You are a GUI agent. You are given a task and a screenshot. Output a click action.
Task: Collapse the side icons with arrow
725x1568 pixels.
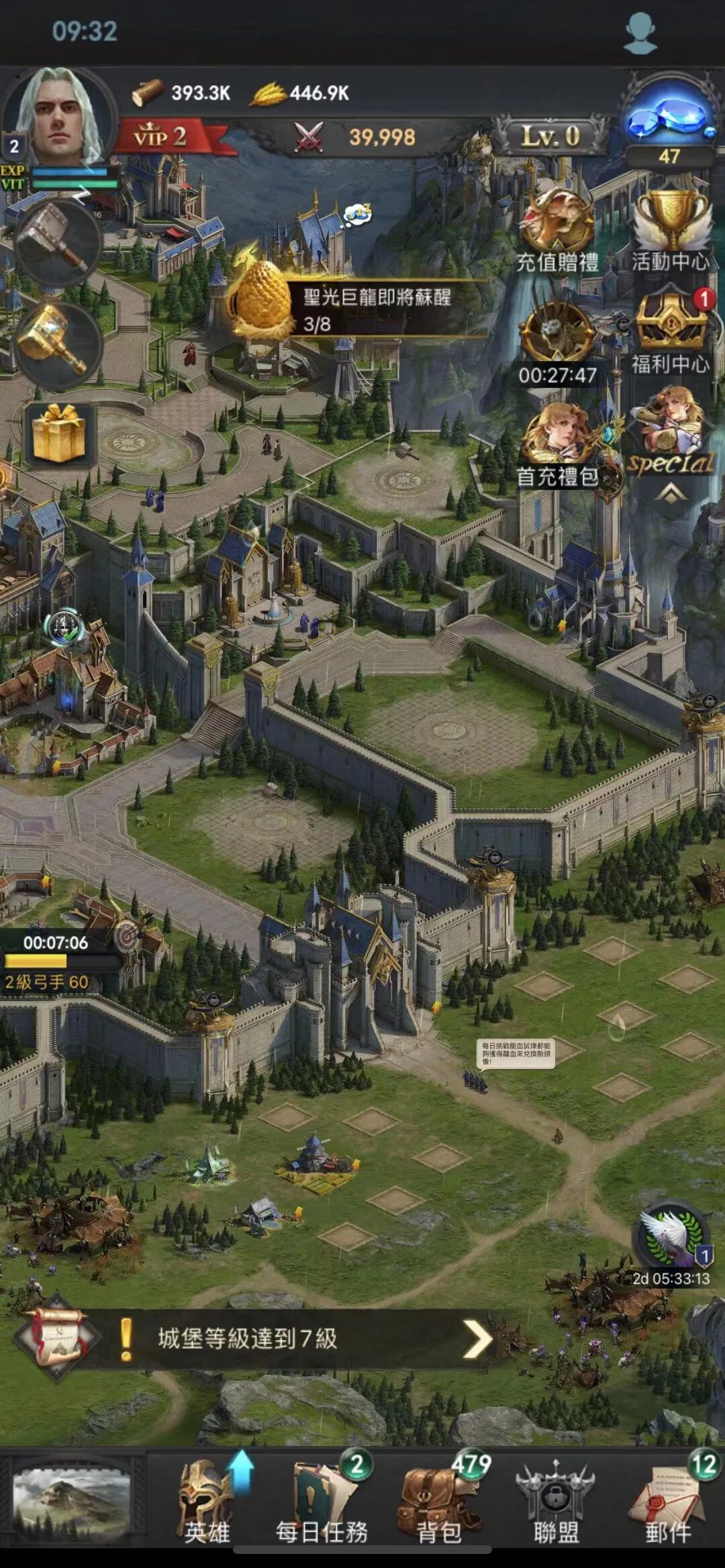coord(671,494)
